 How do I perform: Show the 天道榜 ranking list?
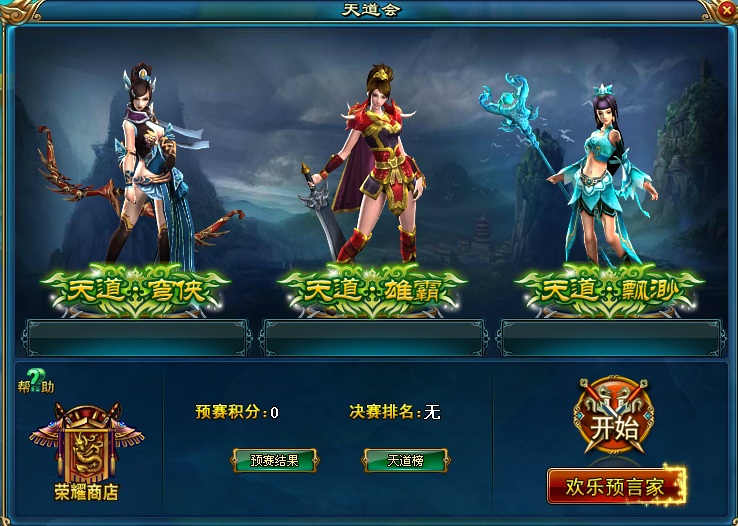click(405, 461)
